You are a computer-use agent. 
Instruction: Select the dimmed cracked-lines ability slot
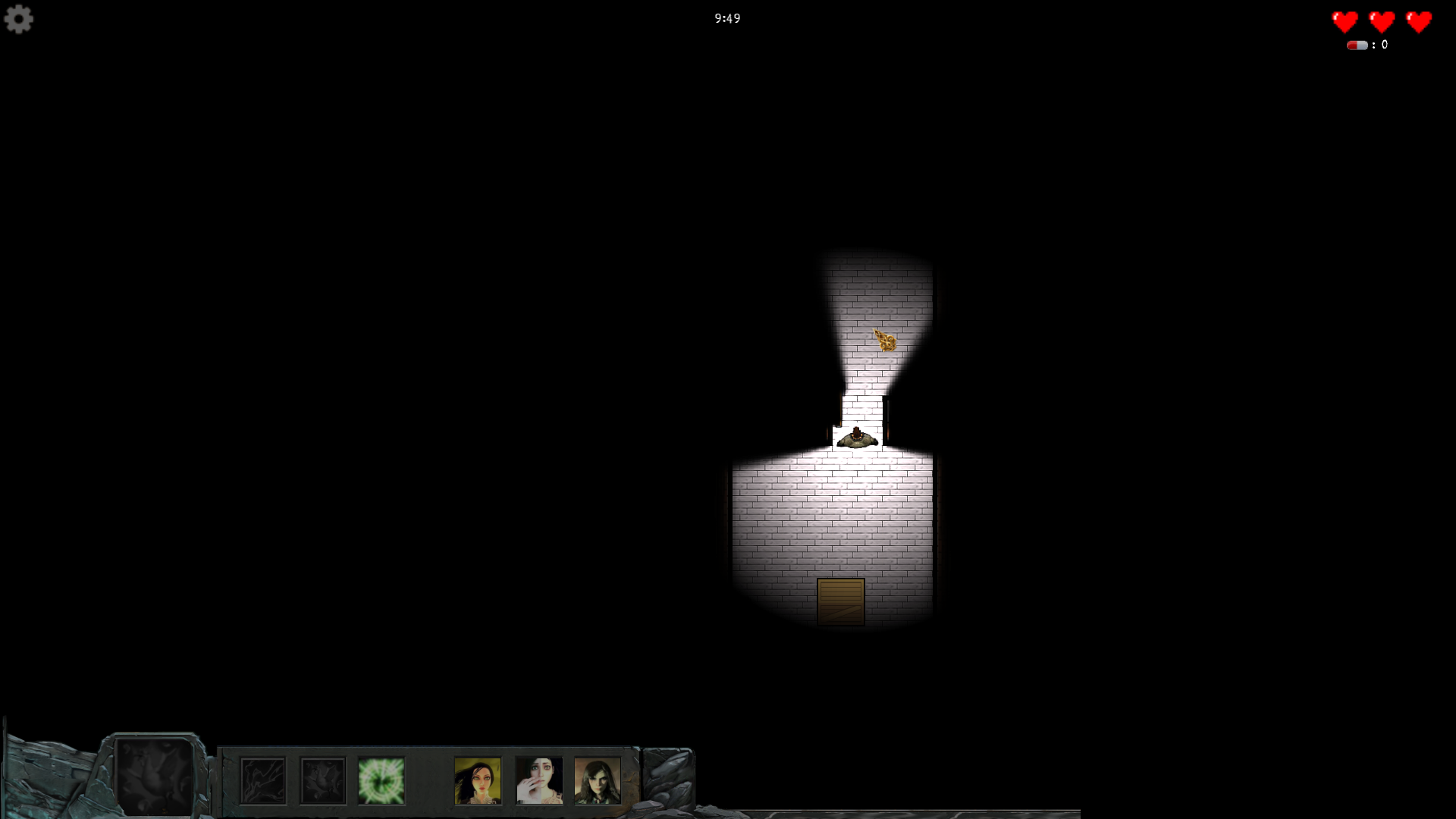click(x=263, y=780)
